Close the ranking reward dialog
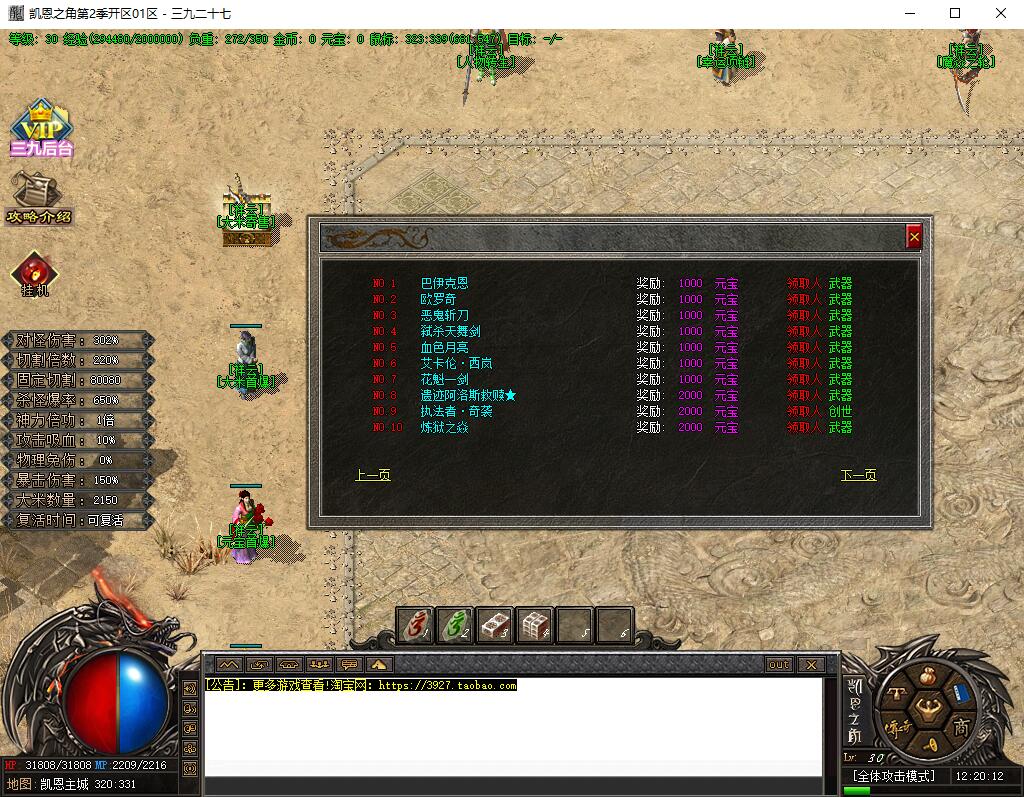The image size is (1024, 797). point(913,237)
